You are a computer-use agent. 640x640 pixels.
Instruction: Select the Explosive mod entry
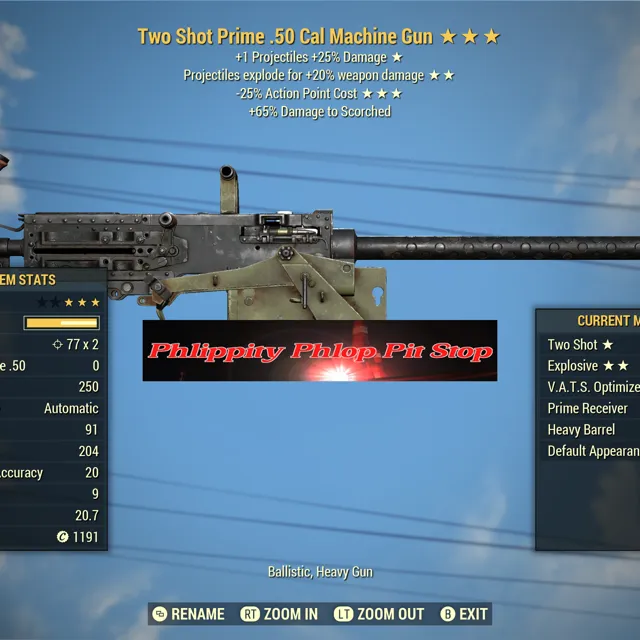(x=588, y=366)
